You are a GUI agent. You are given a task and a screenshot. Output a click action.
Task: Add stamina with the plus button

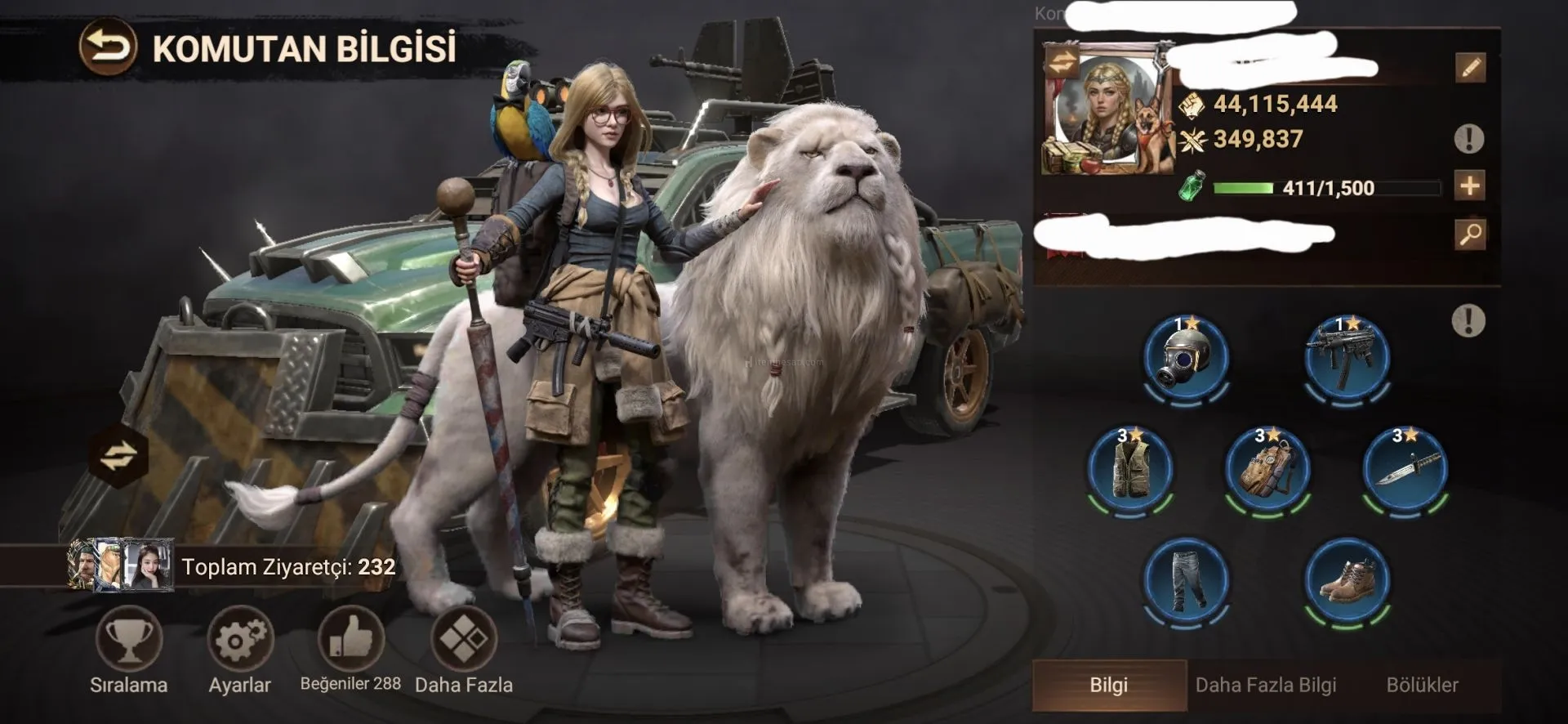[x=1470, y=186]
